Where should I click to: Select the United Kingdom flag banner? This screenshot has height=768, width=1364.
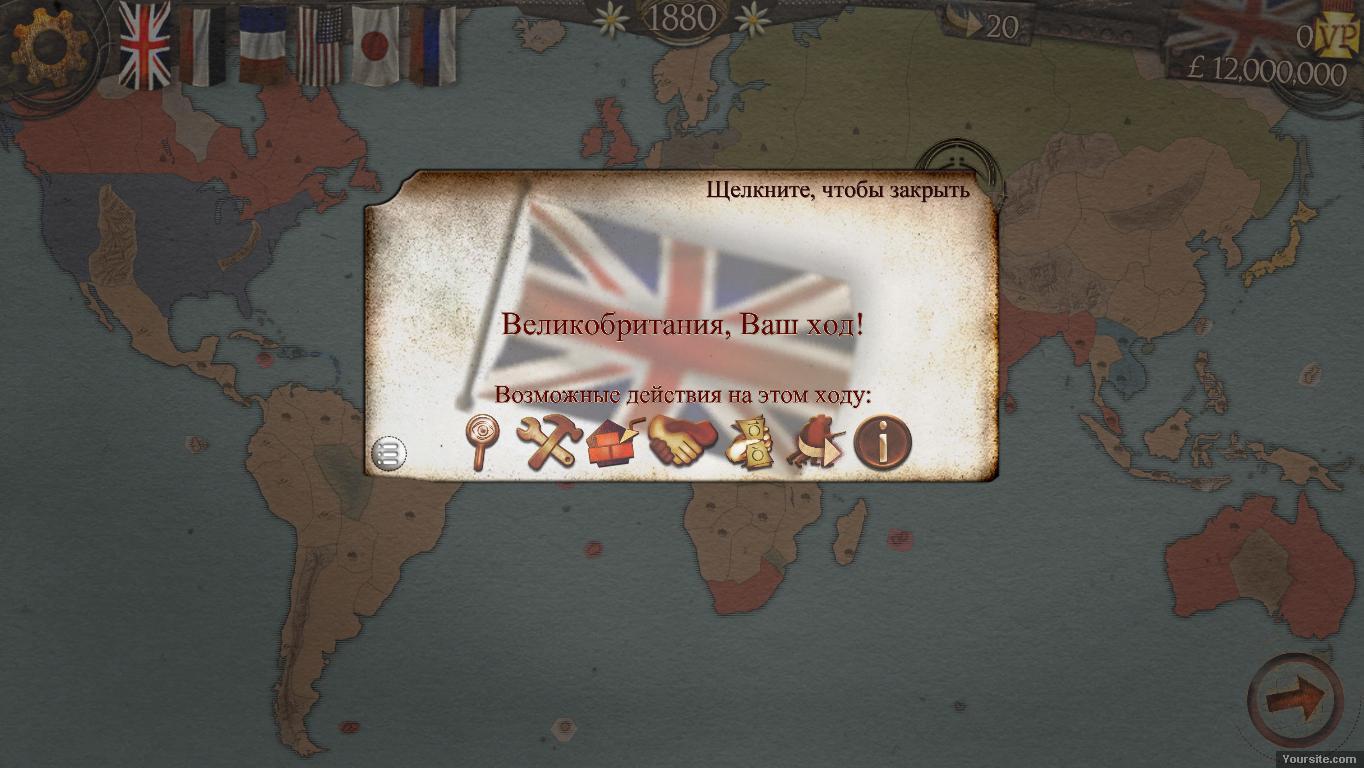[145, 46]
